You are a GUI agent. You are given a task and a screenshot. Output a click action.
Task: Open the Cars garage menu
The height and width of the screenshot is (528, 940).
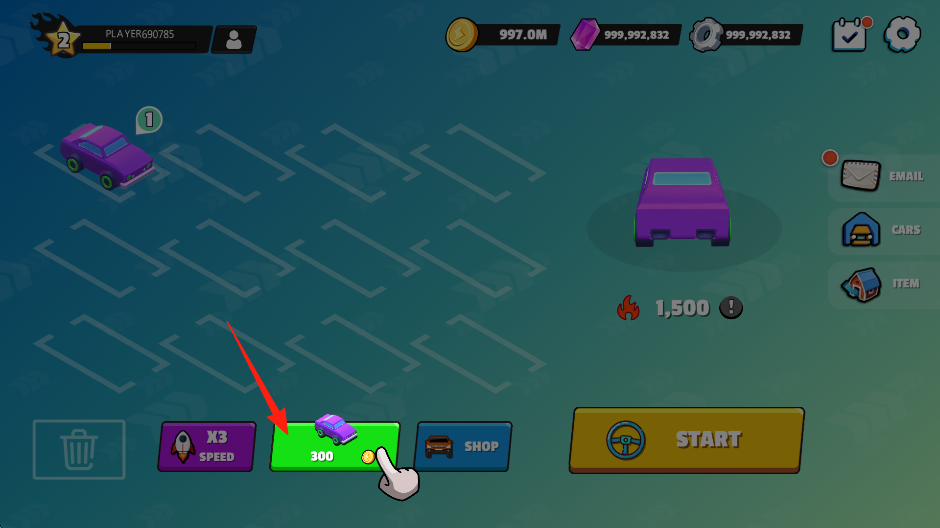click(881, 231)
